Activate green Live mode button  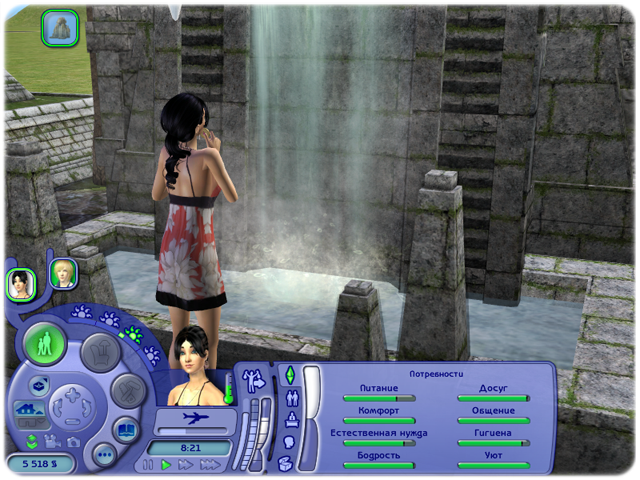click(x=44, y=342)
